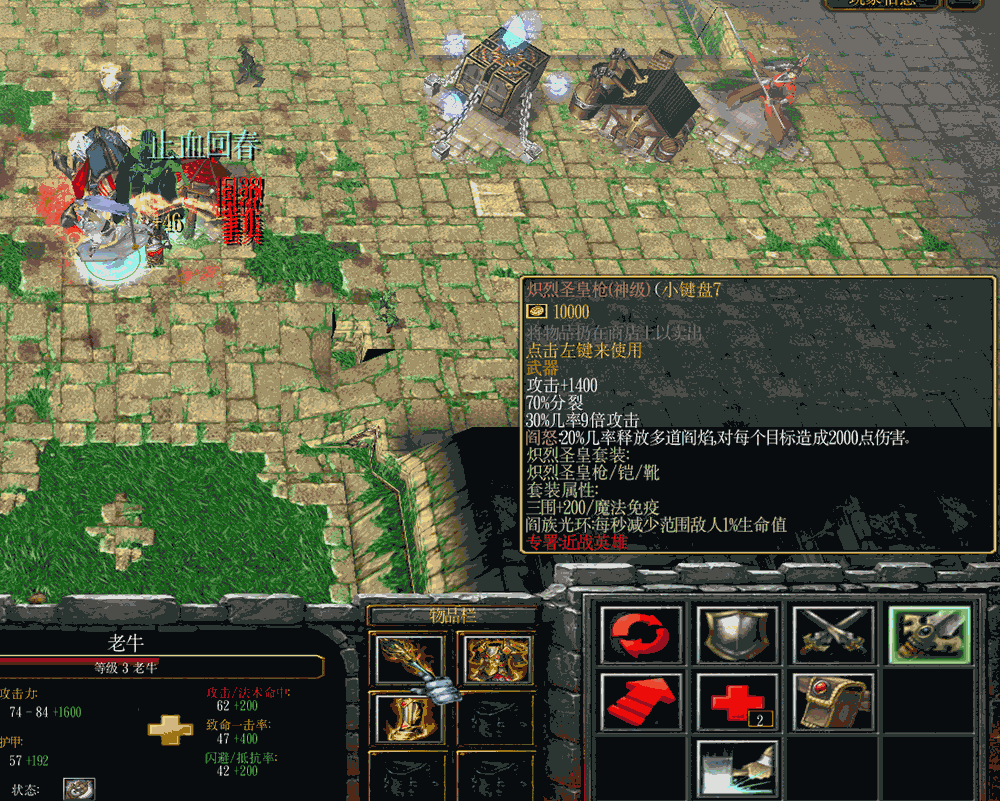Viewport: 1000px width, 801px height.
Task: Select the red circular arrows command
Action: click(642, 634)
